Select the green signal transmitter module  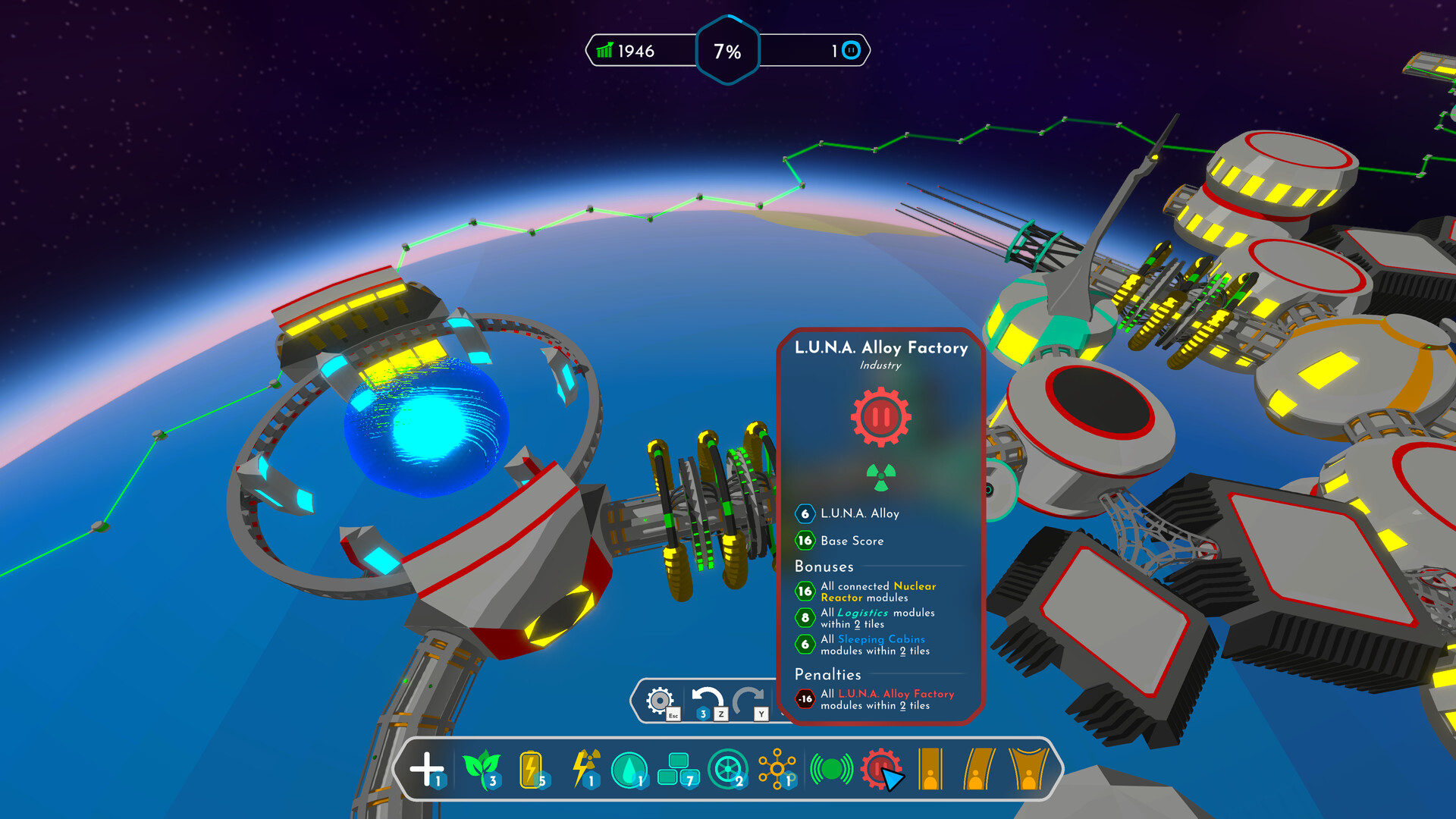(831, 769)
